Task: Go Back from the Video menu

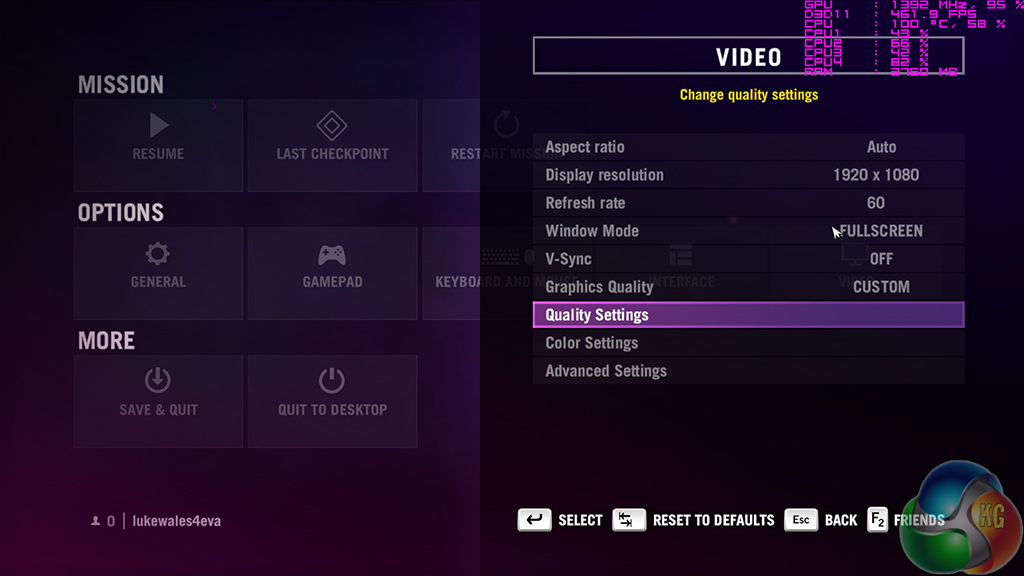Action: pyautogui.click(x=821, y=520)
